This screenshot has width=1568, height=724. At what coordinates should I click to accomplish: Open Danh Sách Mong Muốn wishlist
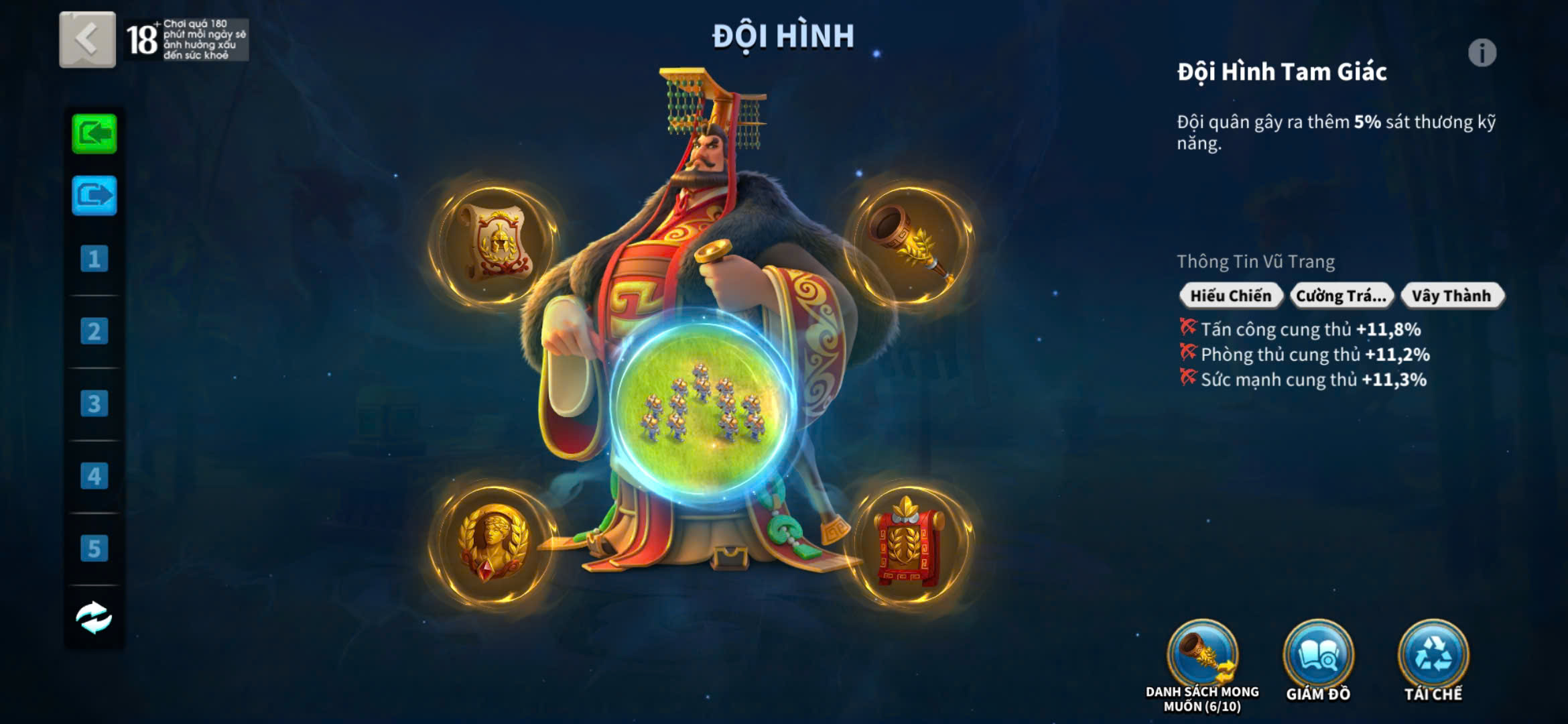(1202, 657)
